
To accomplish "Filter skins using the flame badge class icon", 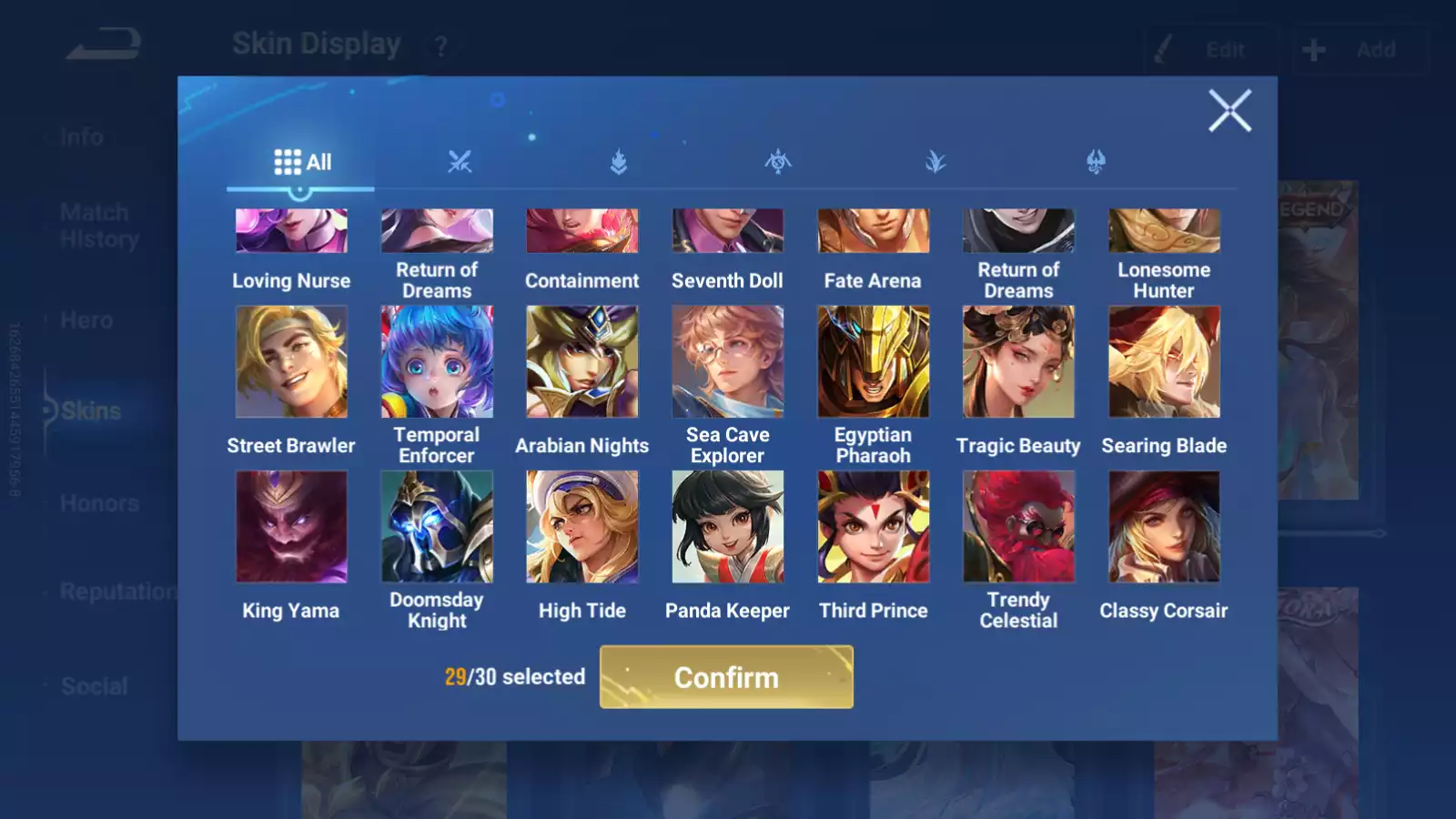I will click(x=618, y=162).
